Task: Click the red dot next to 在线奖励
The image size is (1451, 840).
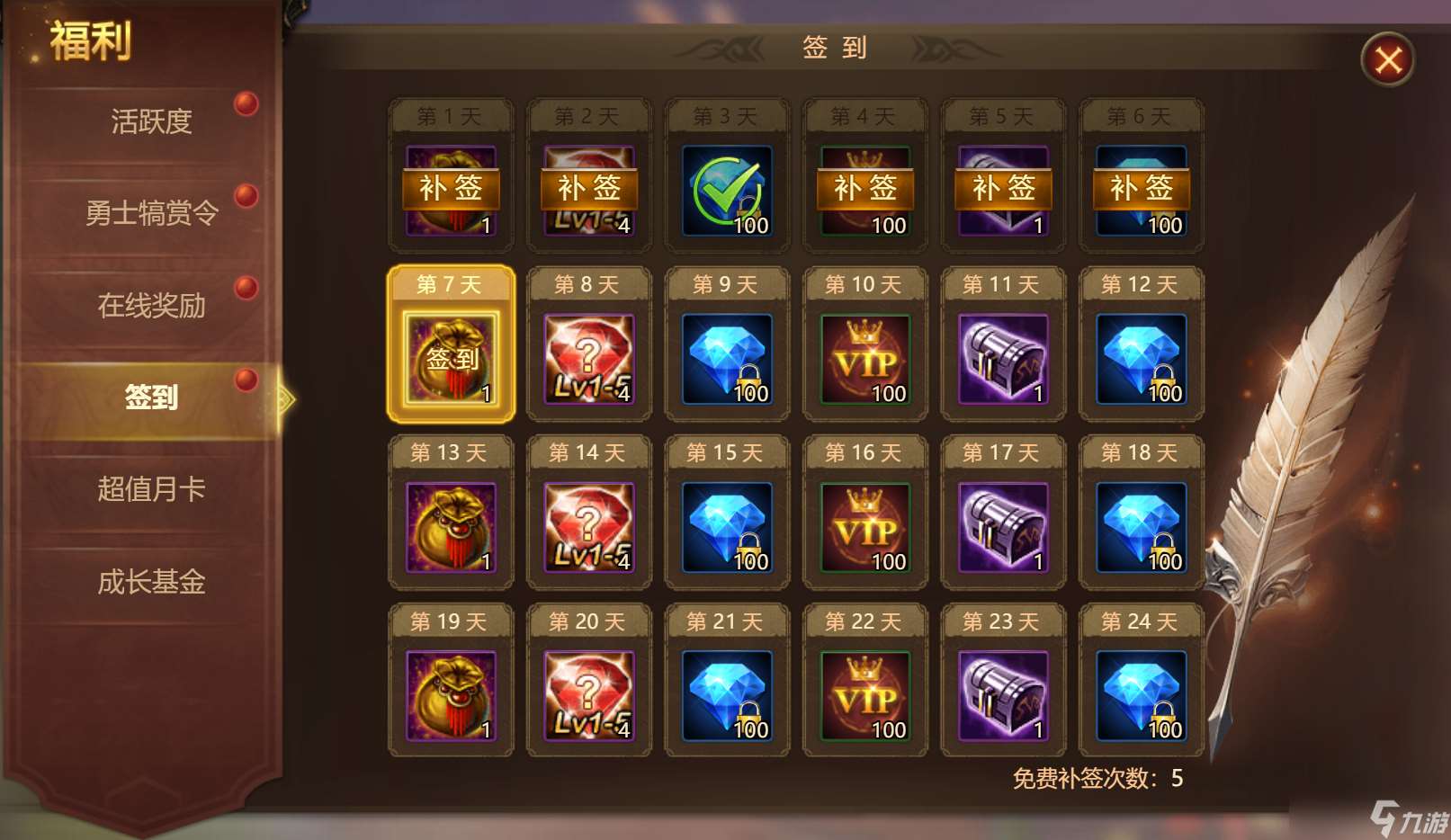Action: [x=246, y=287]
